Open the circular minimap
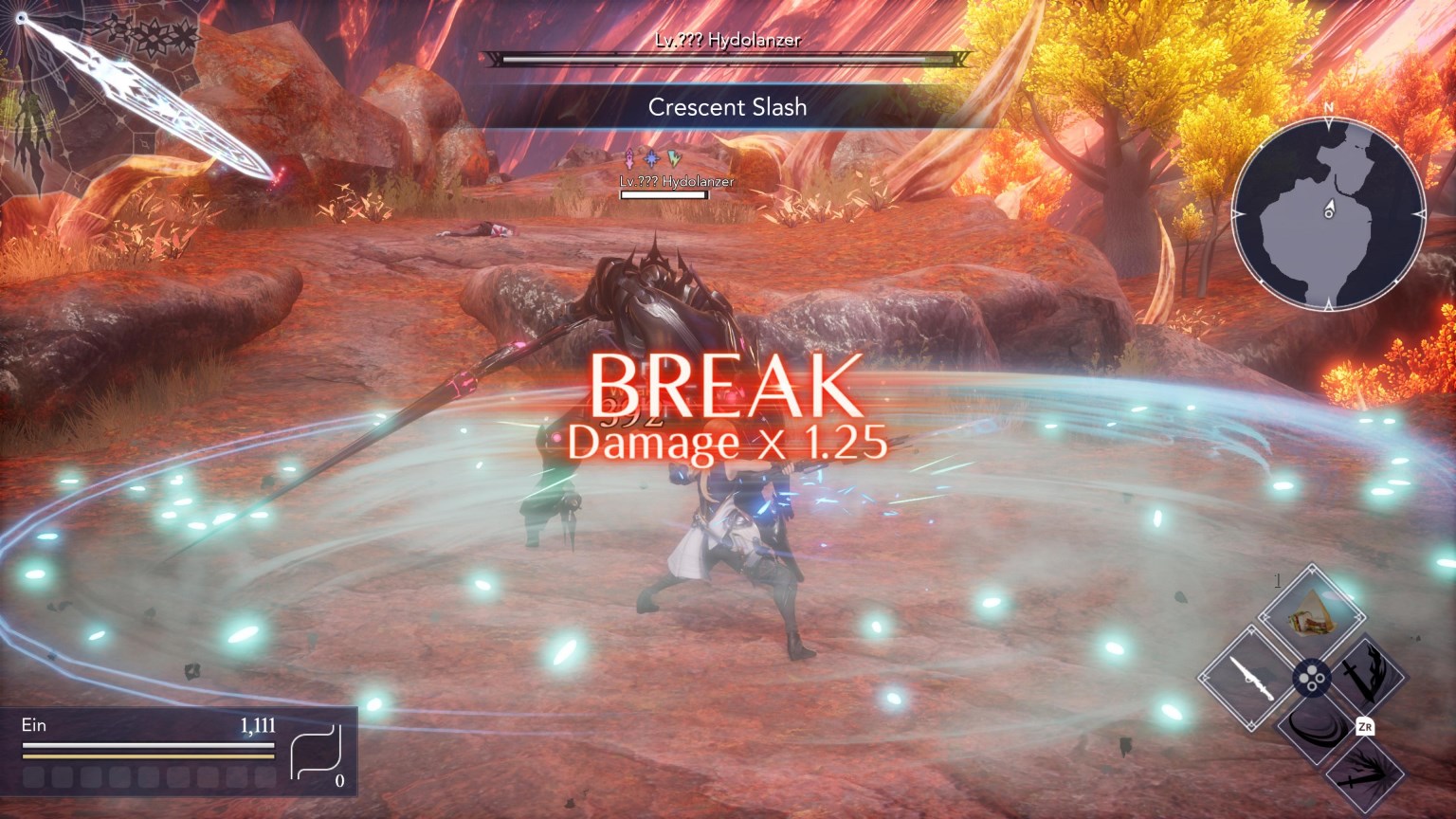1456x819 pixels. 1328,214
